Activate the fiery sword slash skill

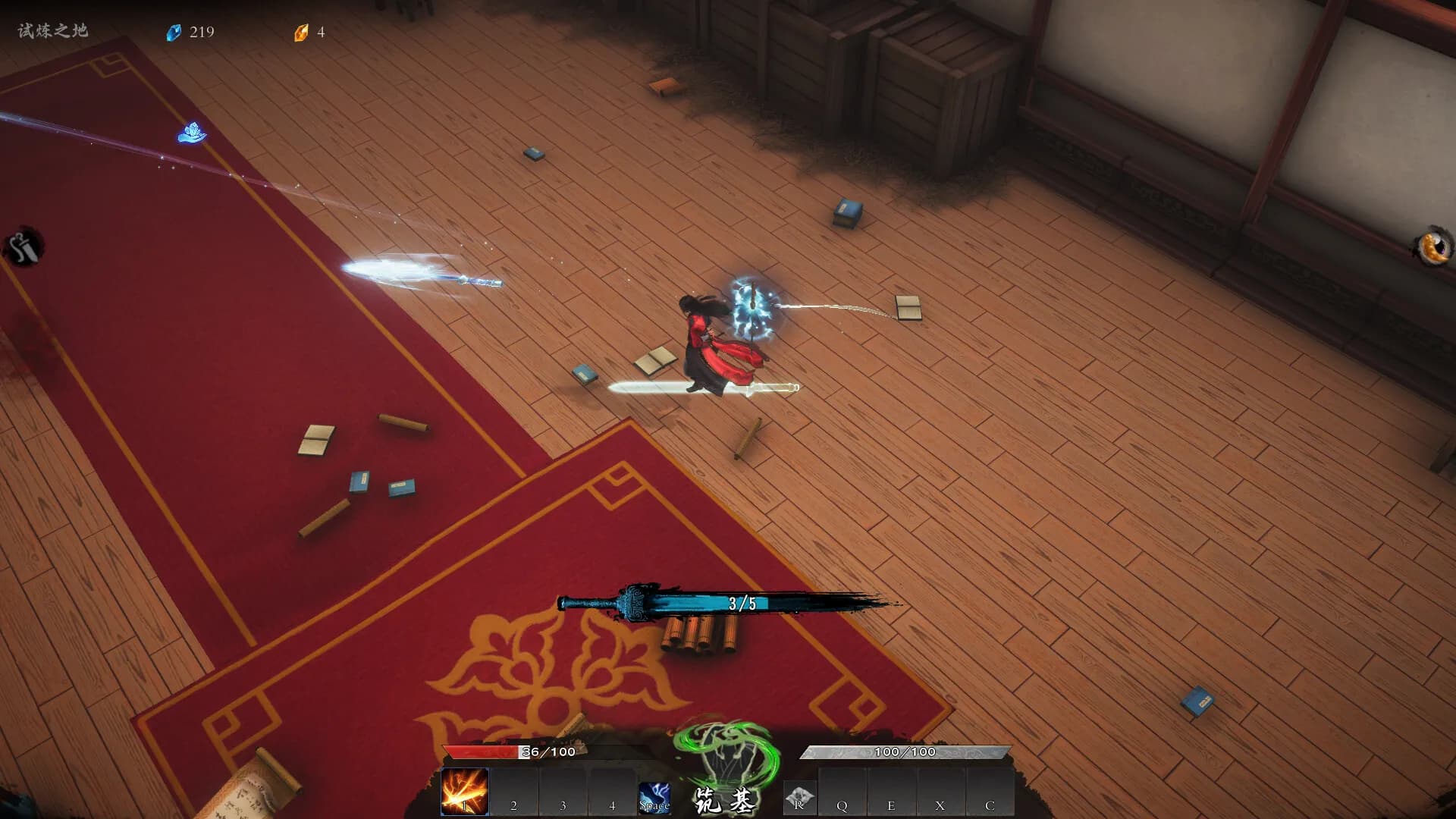point(465,792)
